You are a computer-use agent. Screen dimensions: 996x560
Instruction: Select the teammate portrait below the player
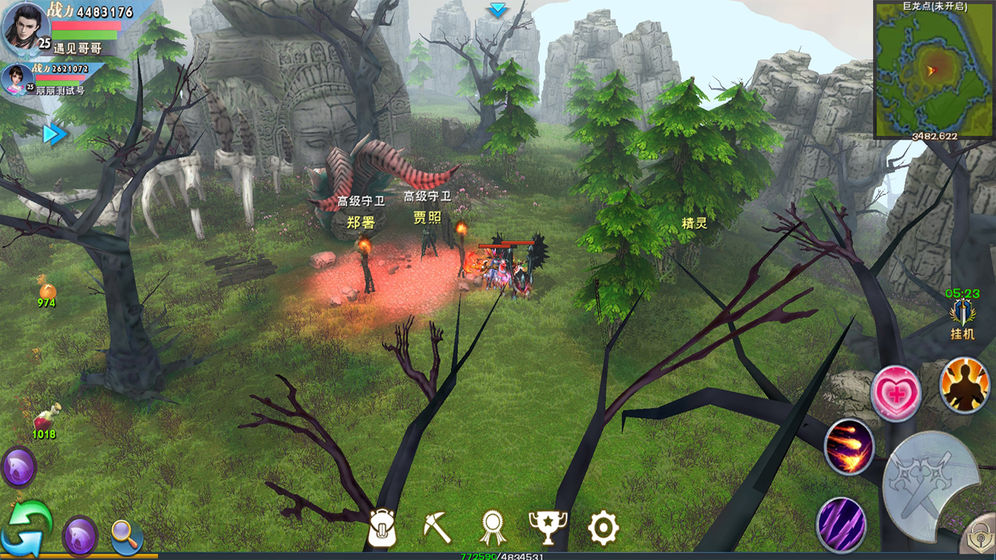[17, 78]
